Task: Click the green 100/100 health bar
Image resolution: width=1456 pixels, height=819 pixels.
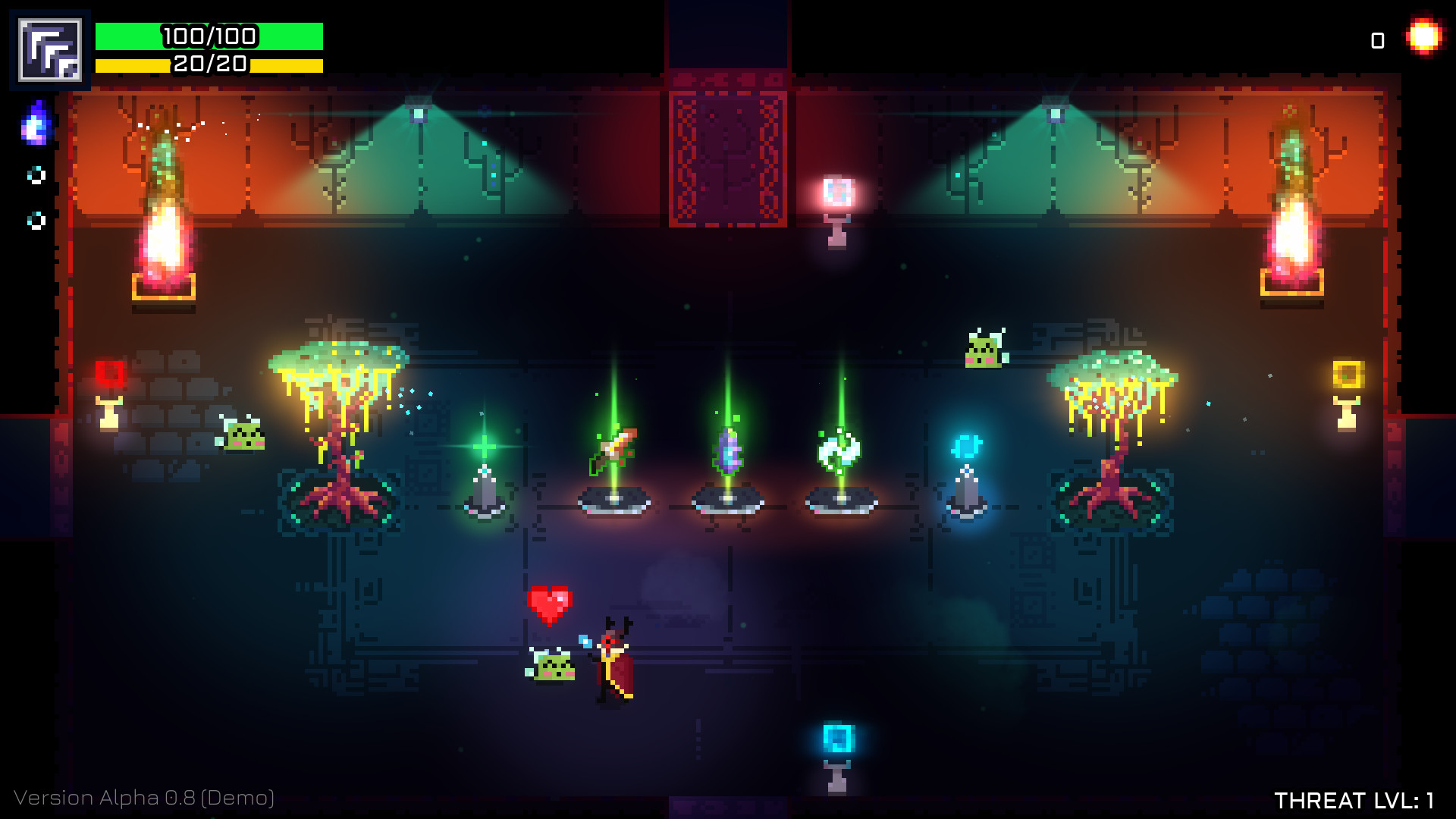Action: [209, 35]
